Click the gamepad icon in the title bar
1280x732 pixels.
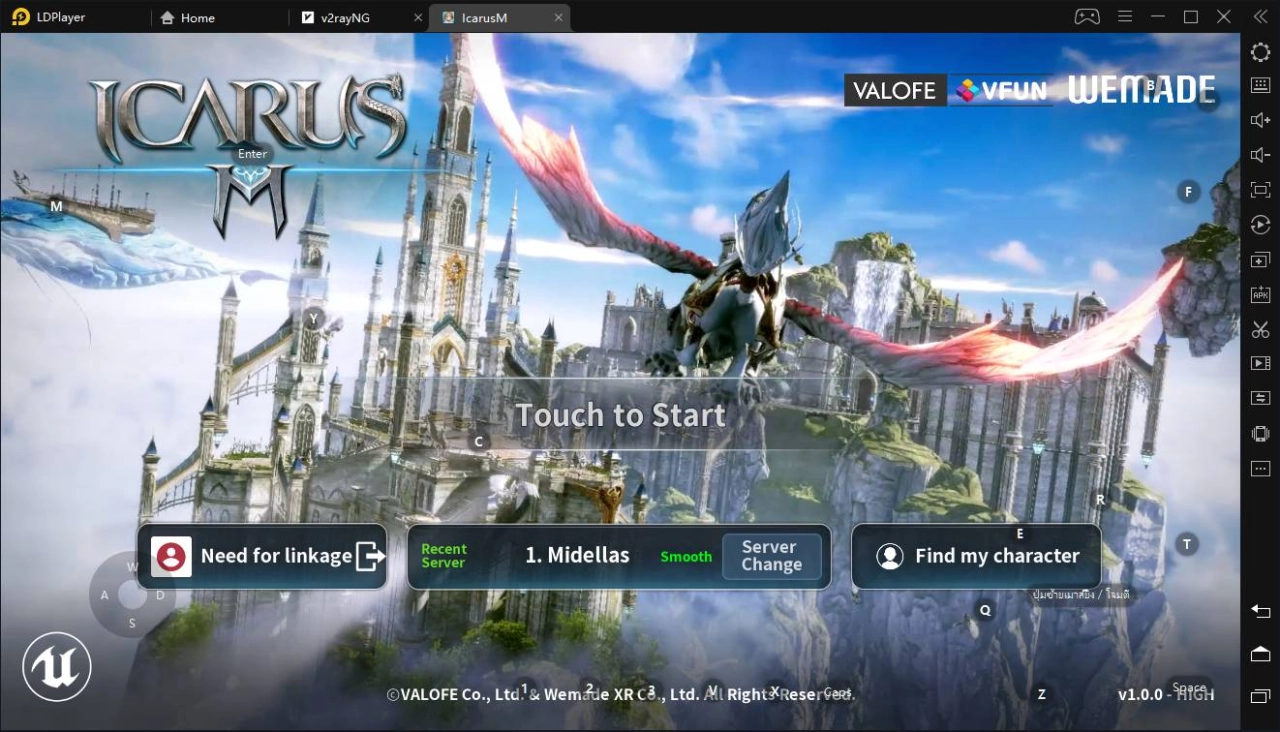pos(1086,16)
